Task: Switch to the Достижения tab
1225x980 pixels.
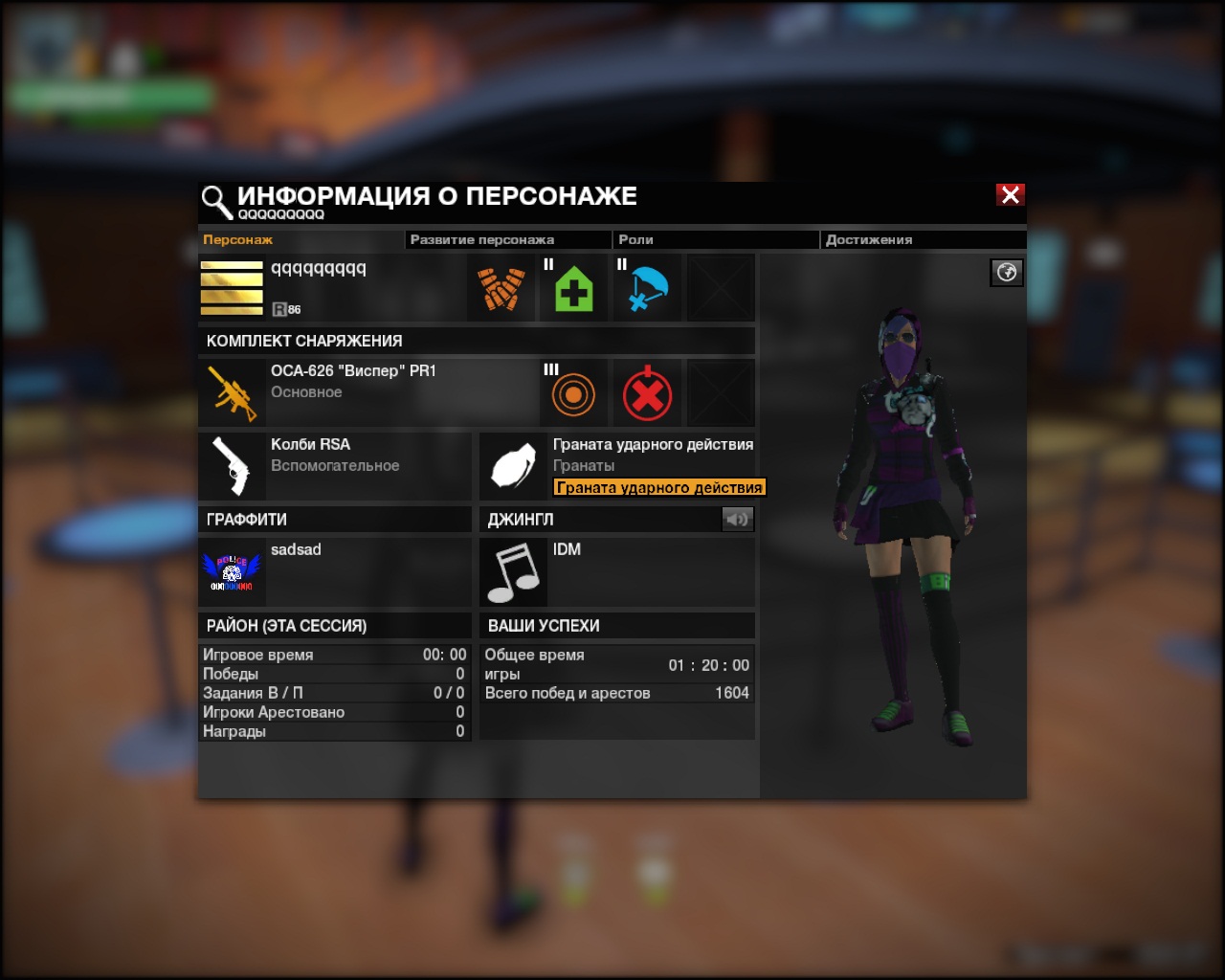Action: (868, 240)
